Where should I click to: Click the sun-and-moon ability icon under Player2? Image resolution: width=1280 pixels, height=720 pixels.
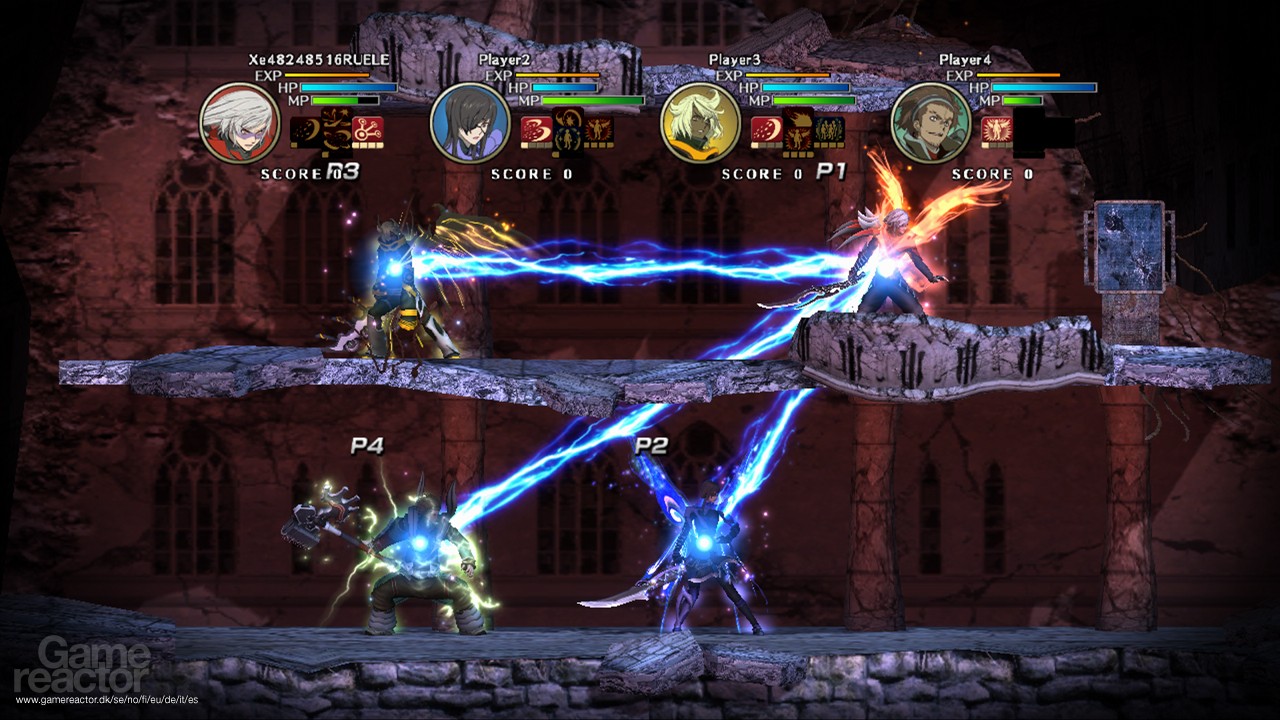[569, 130]
